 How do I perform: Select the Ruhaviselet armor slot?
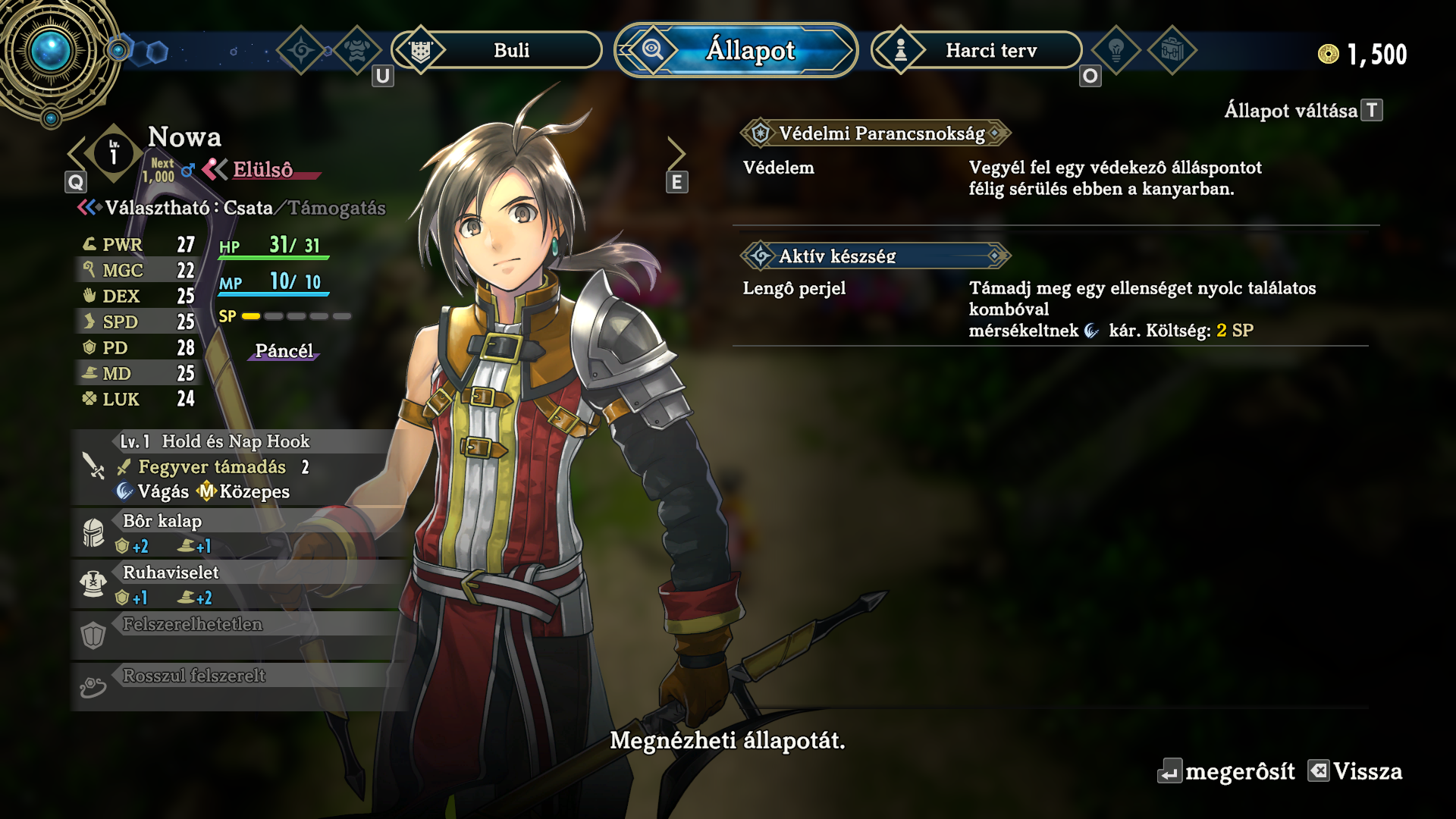235,585
